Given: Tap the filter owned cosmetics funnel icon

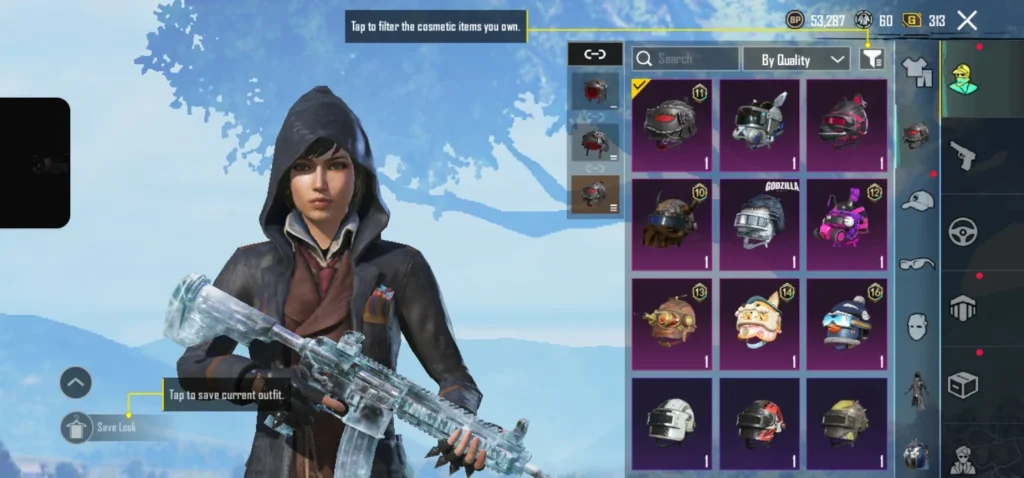Looking at the screenshot, I should click(x=871, y=59).
